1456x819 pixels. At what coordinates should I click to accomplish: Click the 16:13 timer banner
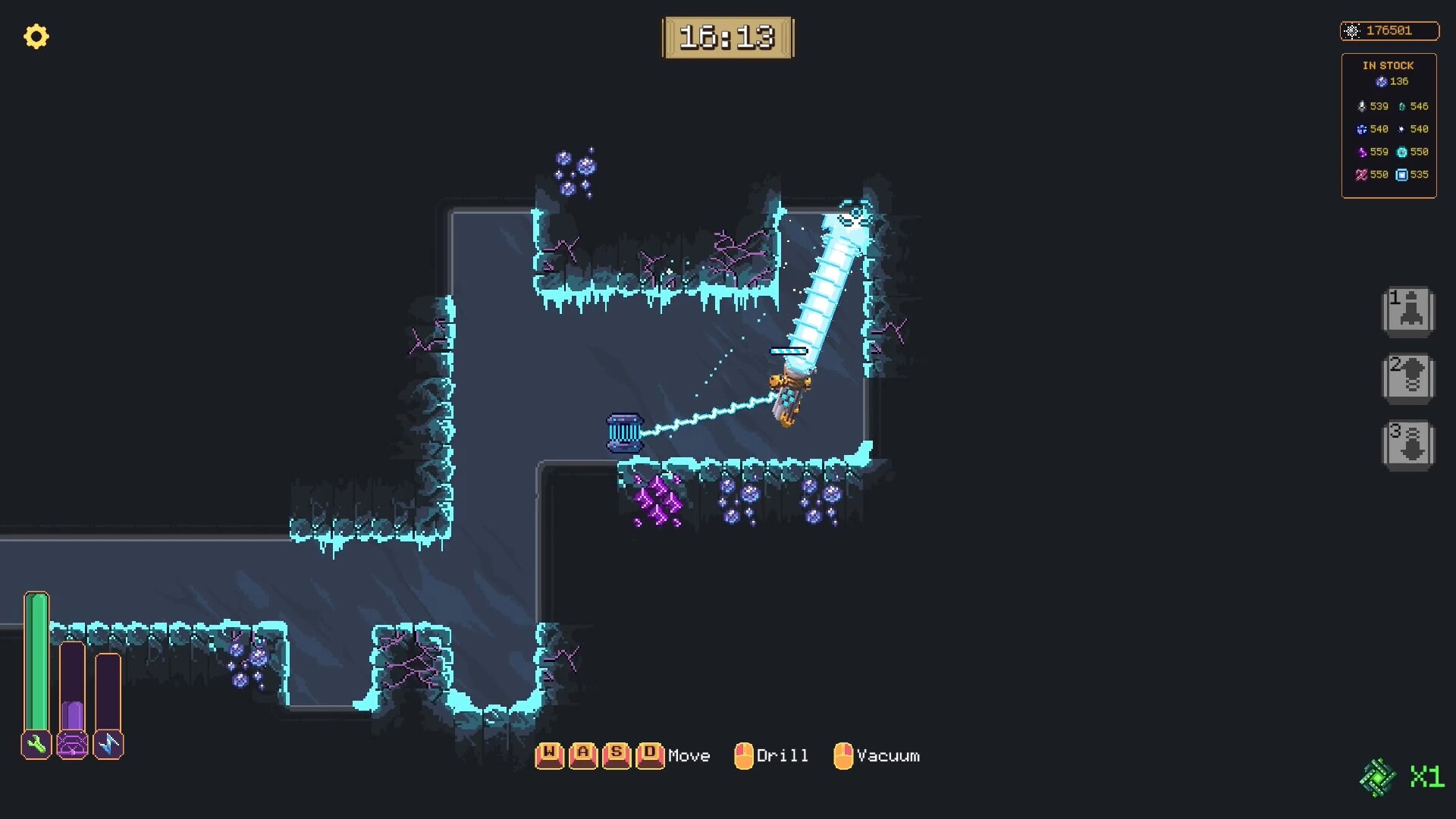[x=728, y=37]
